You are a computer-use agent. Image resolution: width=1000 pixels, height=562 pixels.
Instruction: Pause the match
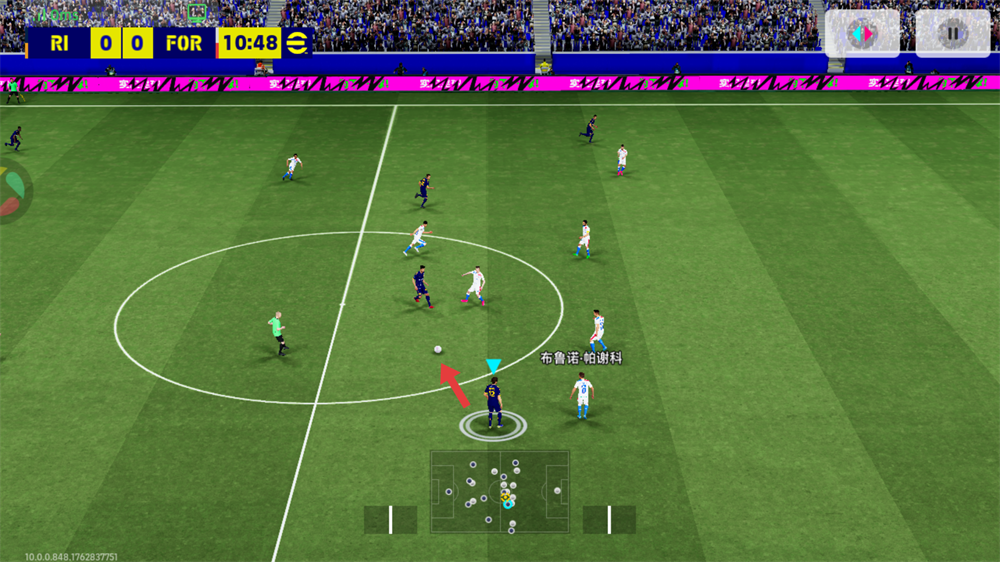pyautogui.click(x=952, y=34)
